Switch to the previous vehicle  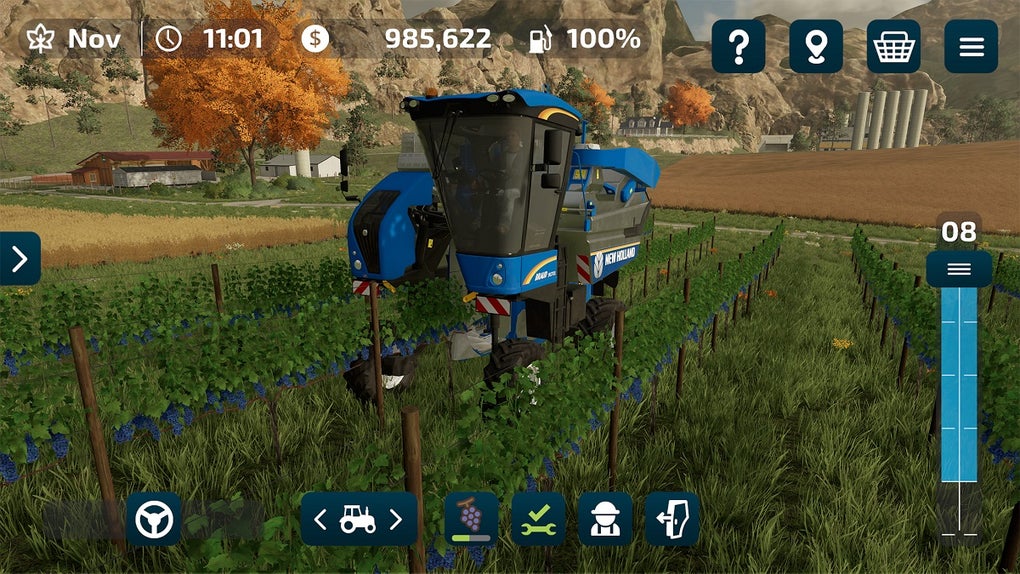tap(321, 519)
